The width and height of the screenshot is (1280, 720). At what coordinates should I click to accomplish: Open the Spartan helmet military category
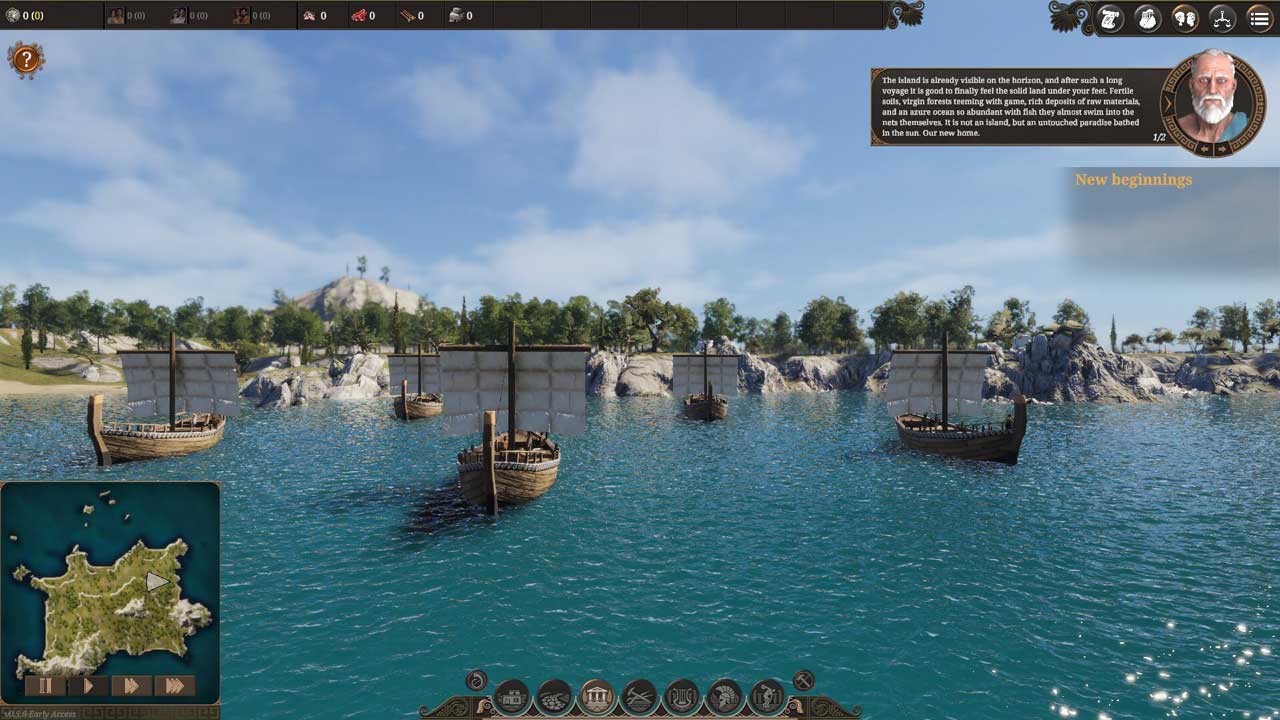(x=725, y=696)
